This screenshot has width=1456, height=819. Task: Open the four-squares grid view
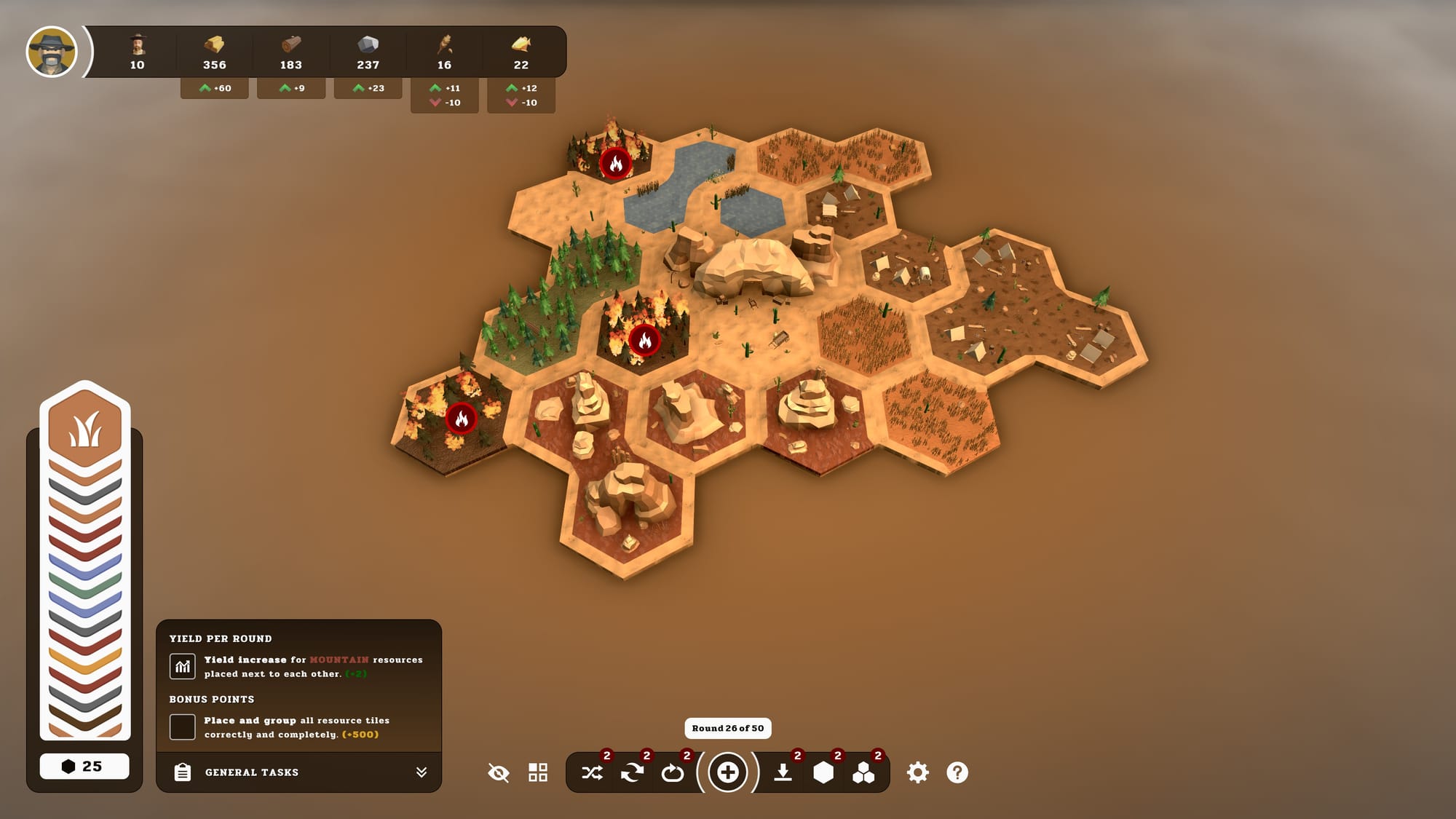538,772
